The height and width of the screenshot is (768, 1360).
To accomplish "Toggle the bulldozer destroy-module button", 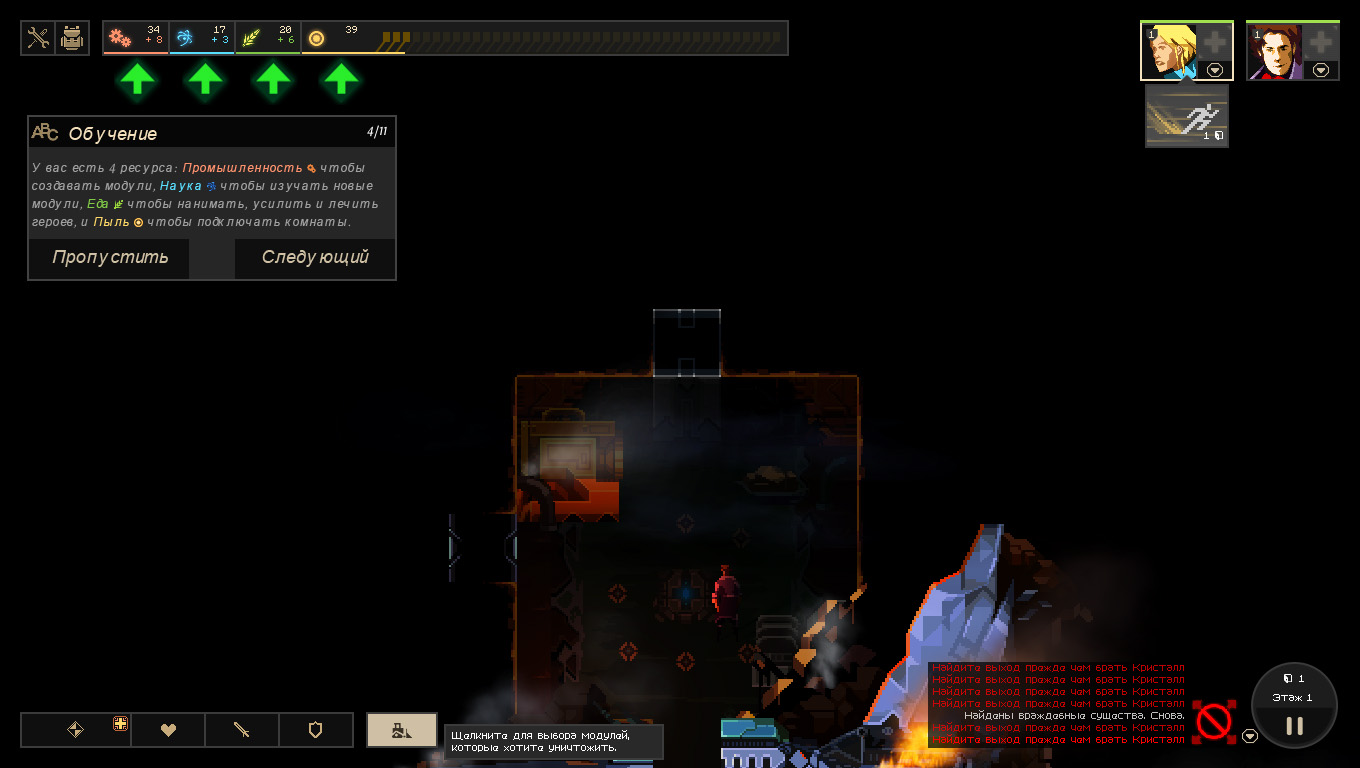I will coord(401,730).
